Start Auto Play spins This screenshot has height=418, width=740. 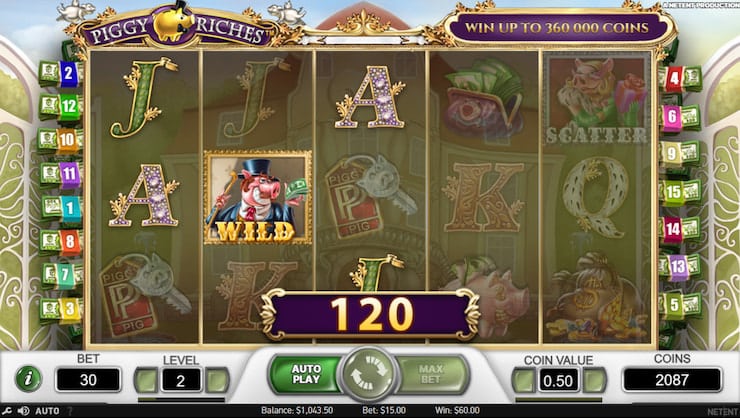(x=305, y=376)
